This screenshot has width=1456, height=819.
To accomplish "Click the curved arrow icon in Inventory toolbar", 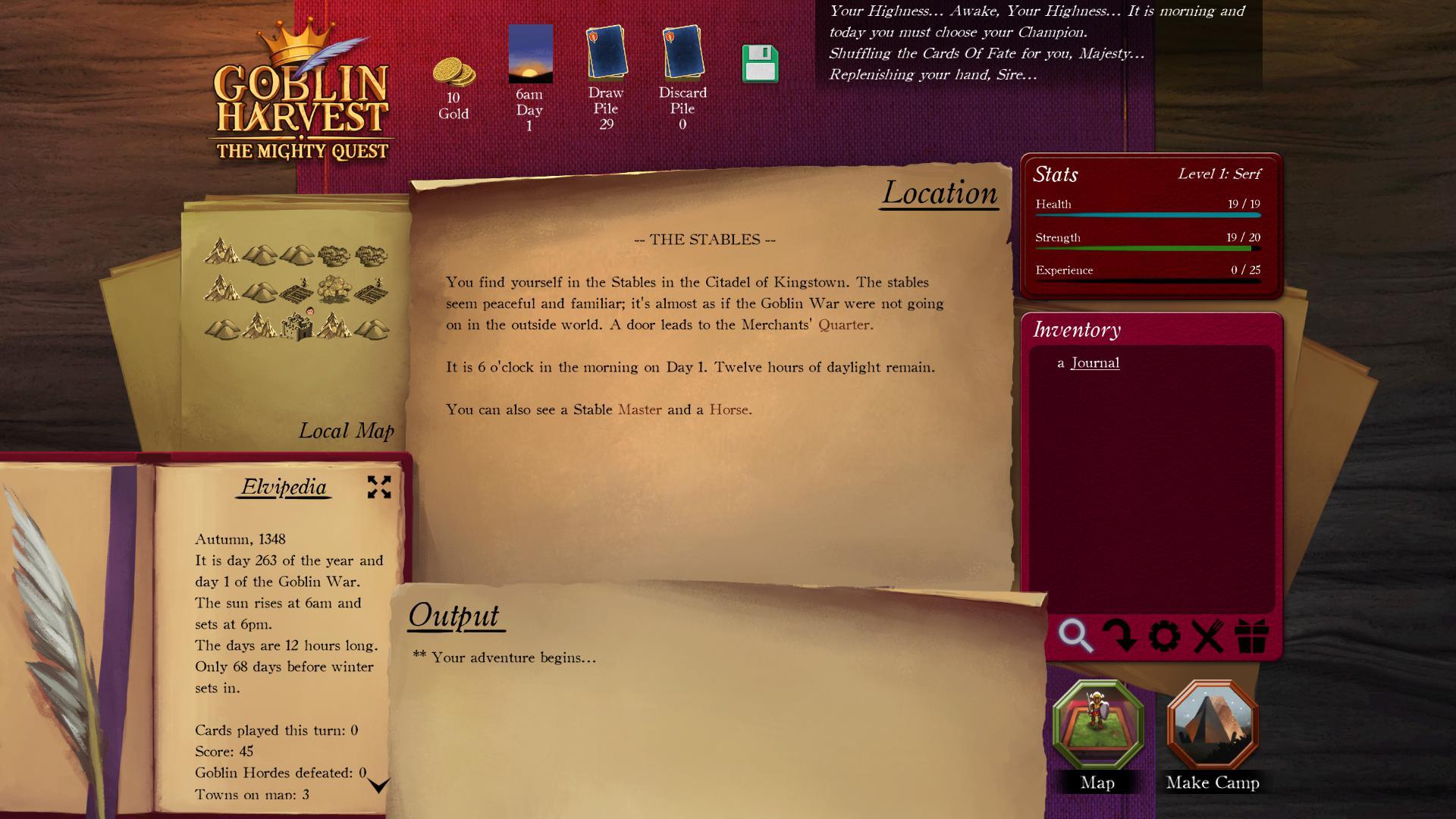I will tap(1120, 638).
